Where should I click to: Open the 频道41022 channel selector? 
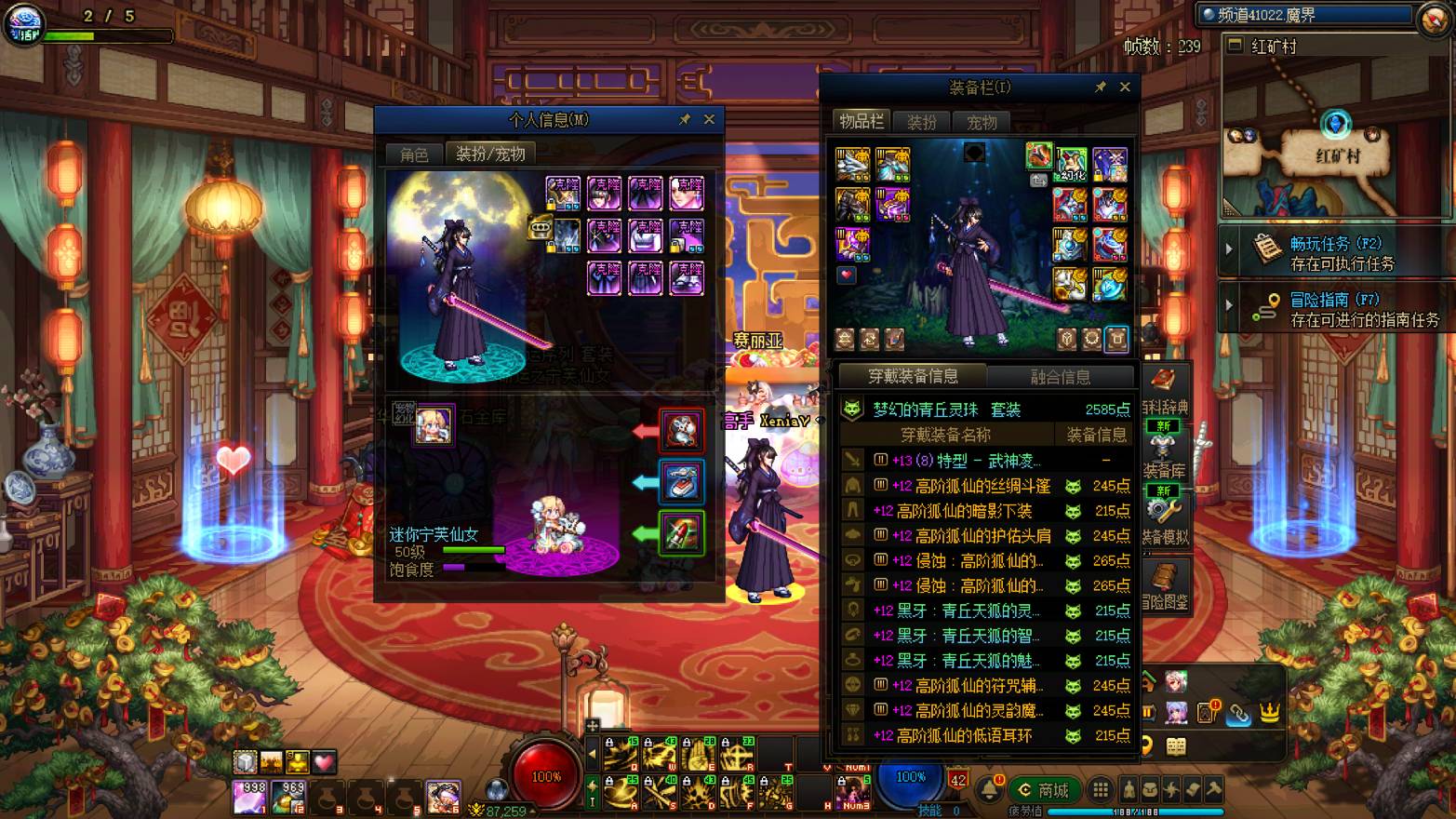[x=1302, y=15]
